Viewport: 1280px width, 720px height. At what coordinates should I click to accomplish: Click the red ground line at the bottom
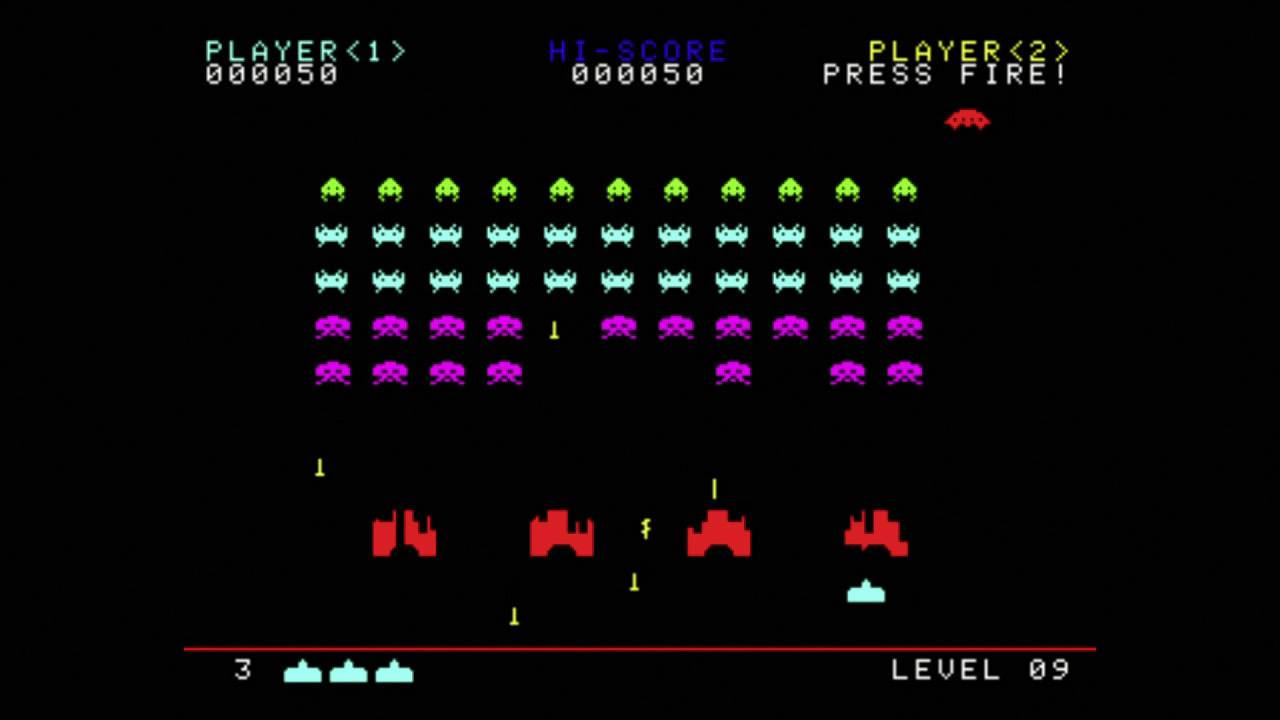[x=640, y=646]
